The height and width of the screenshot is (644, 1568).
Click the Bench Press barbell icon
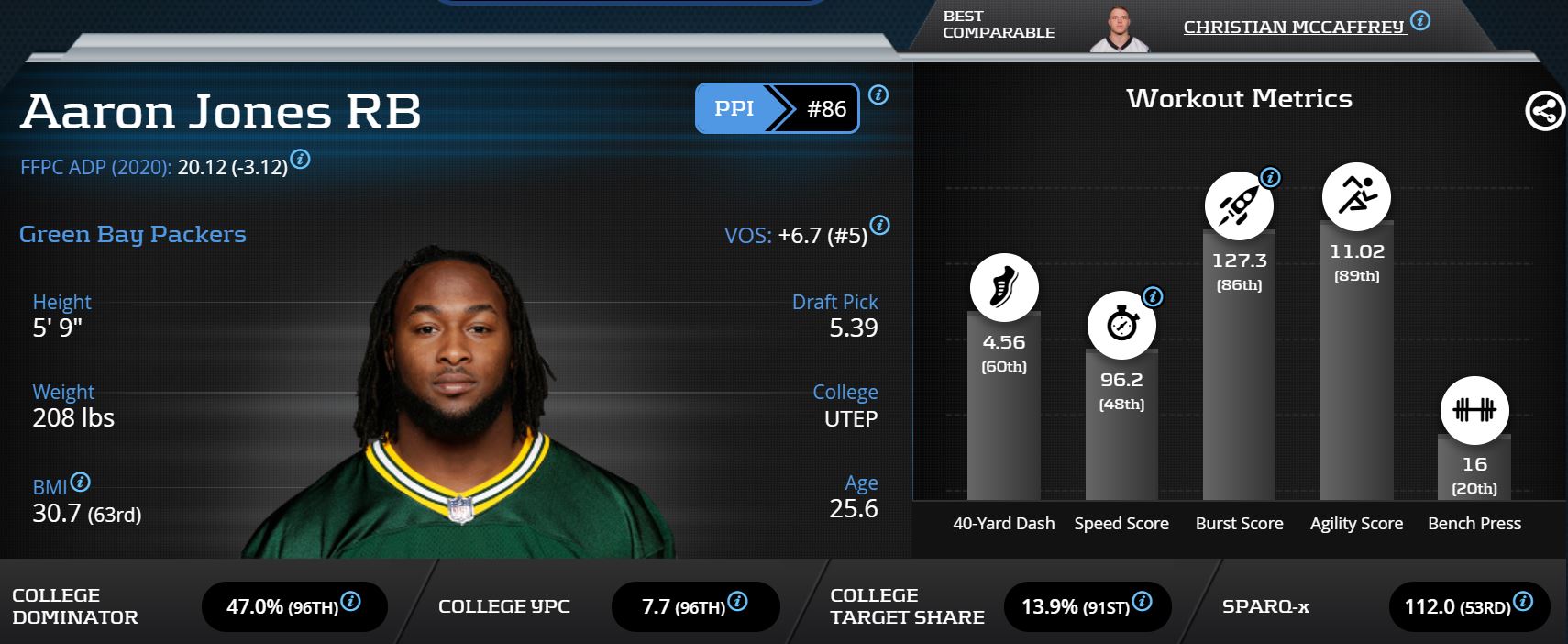click(x=1474, y=410)
